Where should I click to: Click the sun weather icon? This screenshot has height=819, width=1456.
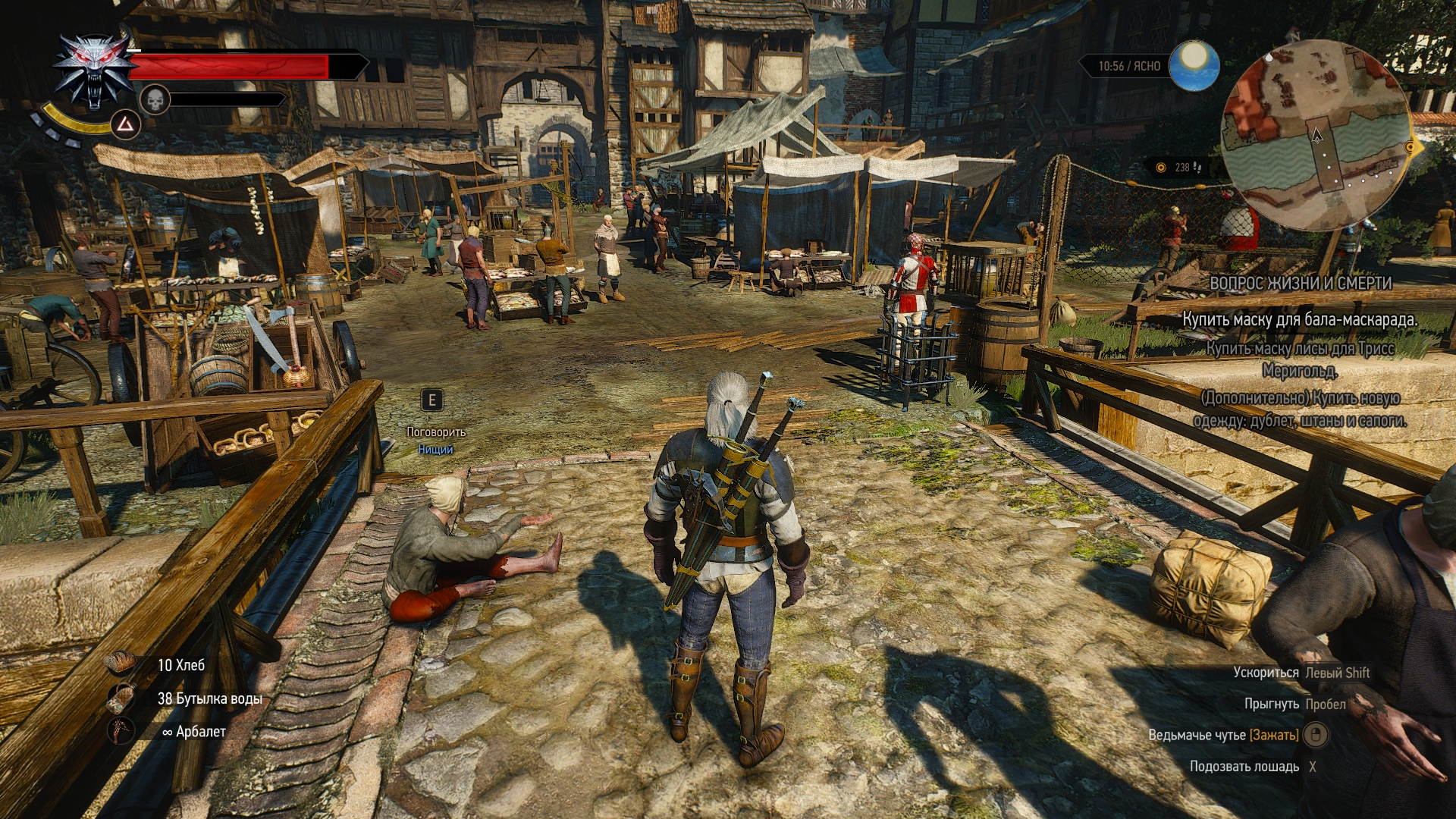point(1194,66)
